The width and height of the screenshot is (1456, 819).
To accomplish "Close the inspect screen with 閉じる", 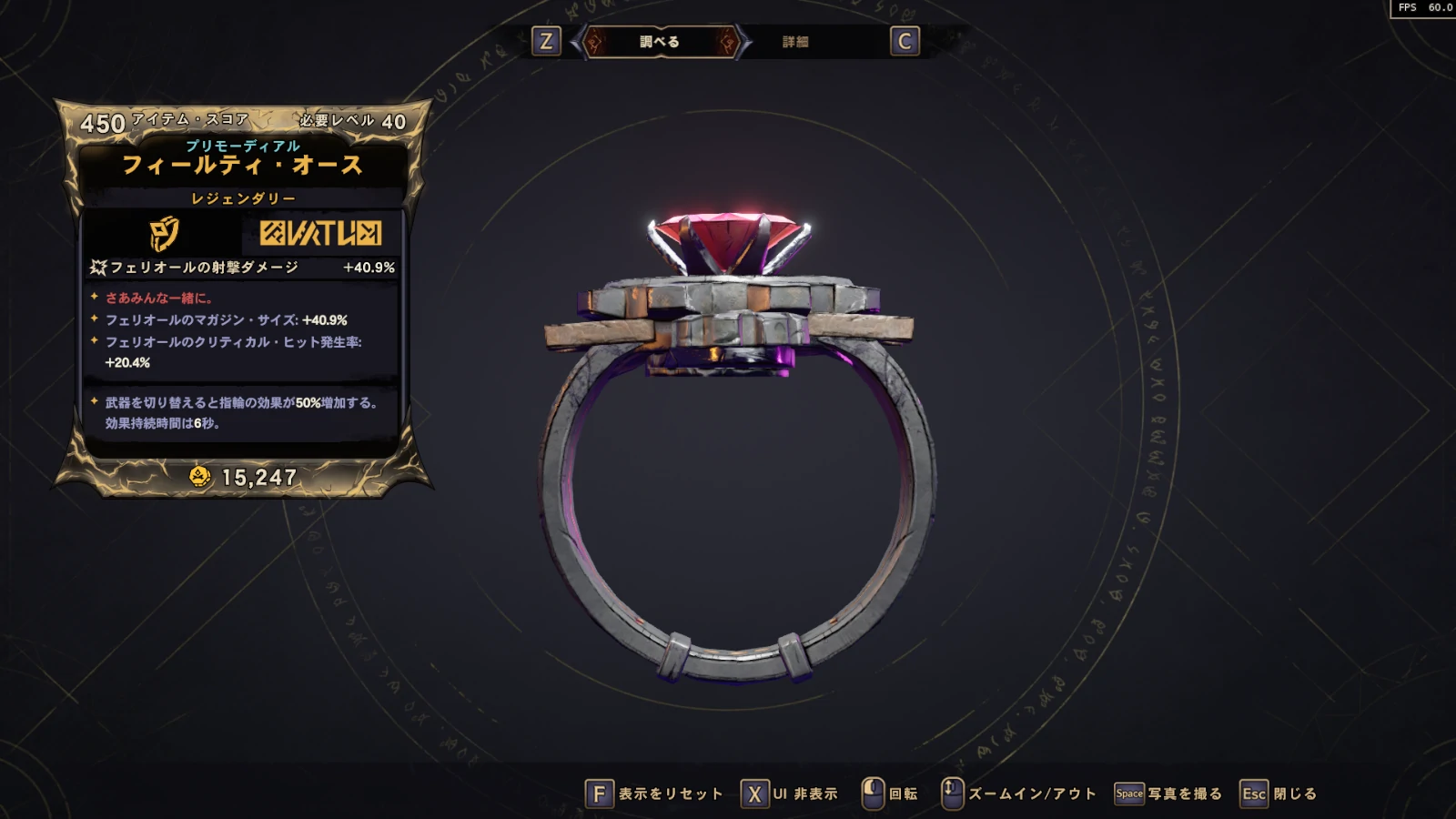I will tap(1279, 794).
